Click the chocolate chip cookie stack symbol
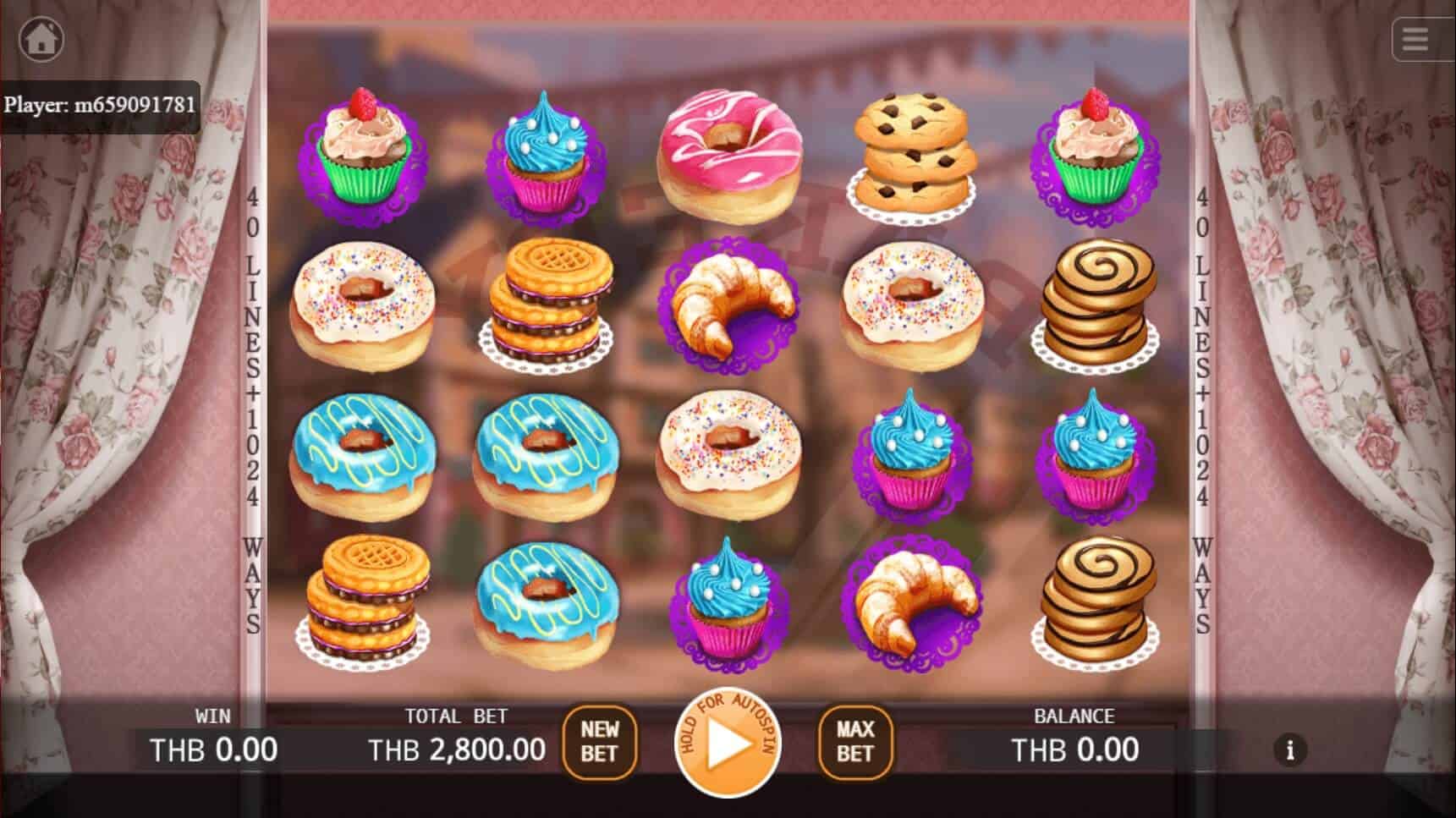Viewport: 1456px width, 818px height. (910, 152)
